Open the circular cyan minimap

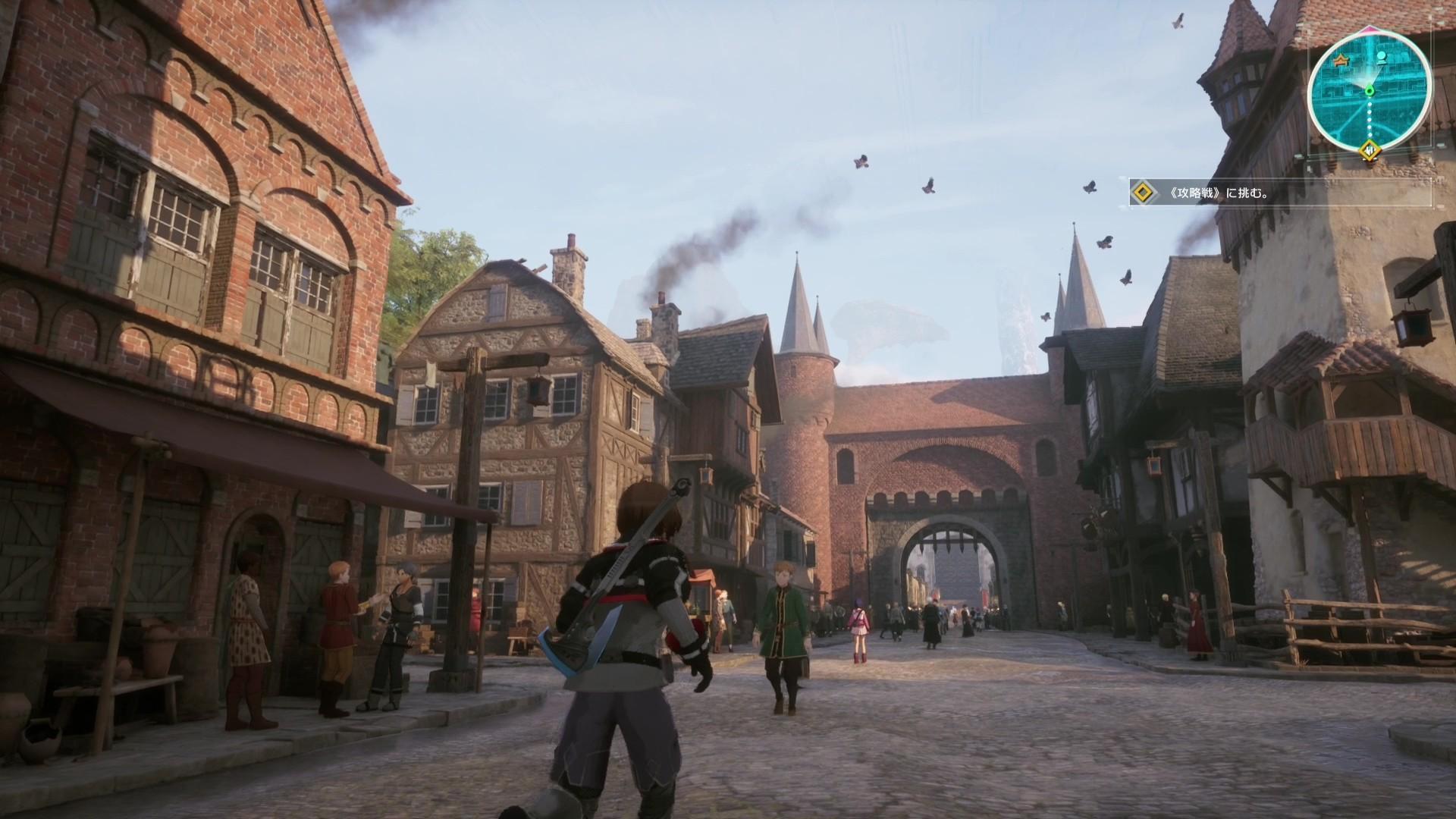pos(1370,89)
